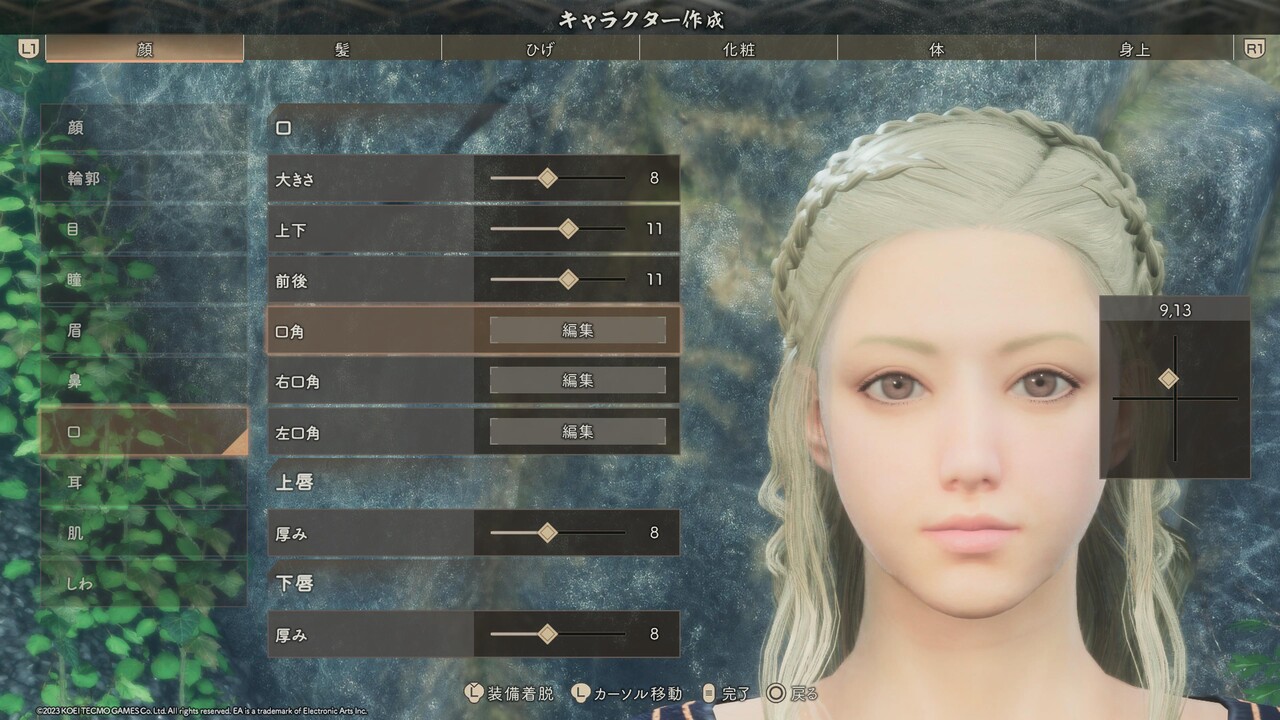Open the しわ (wrinkles) category
Screen dimensions: 1280x720
(x=143, y=583)
